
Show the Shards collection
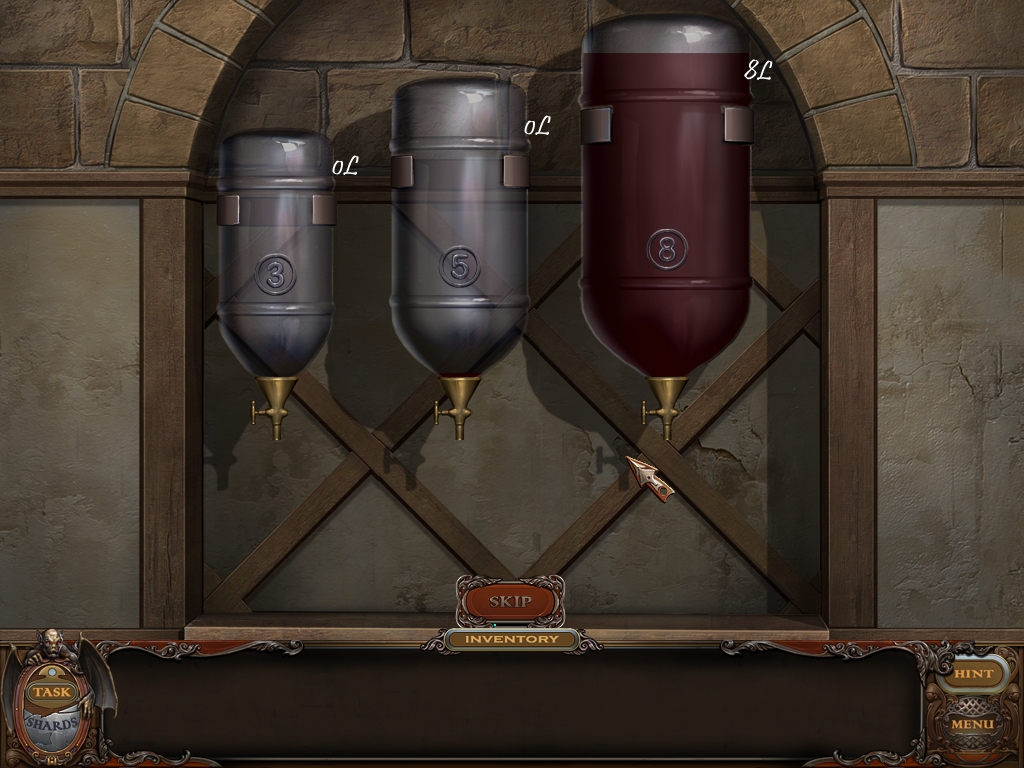(x=52, y=724)
